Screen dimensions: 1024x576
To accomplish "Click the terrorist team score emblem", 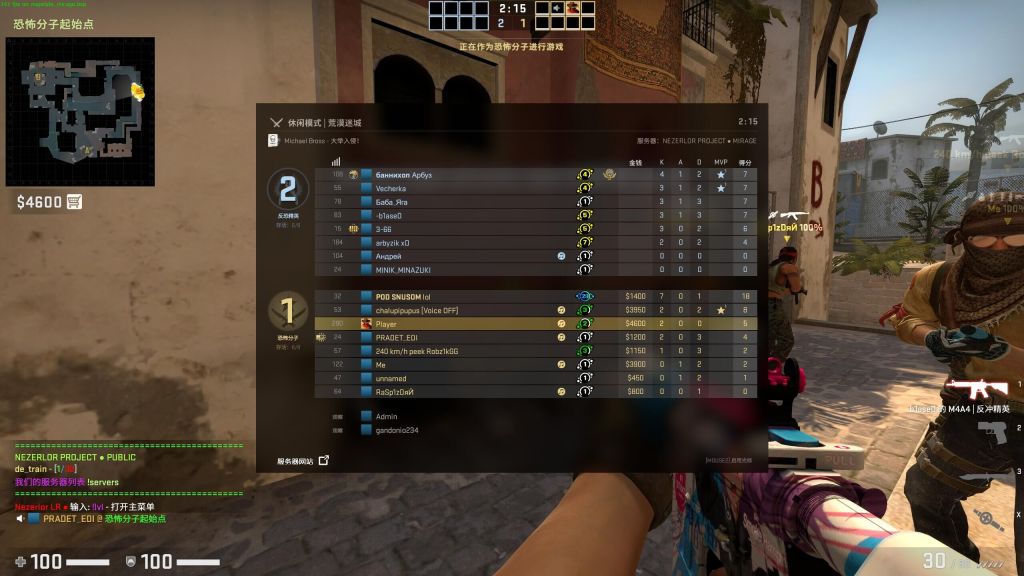I will click(287, 311).
